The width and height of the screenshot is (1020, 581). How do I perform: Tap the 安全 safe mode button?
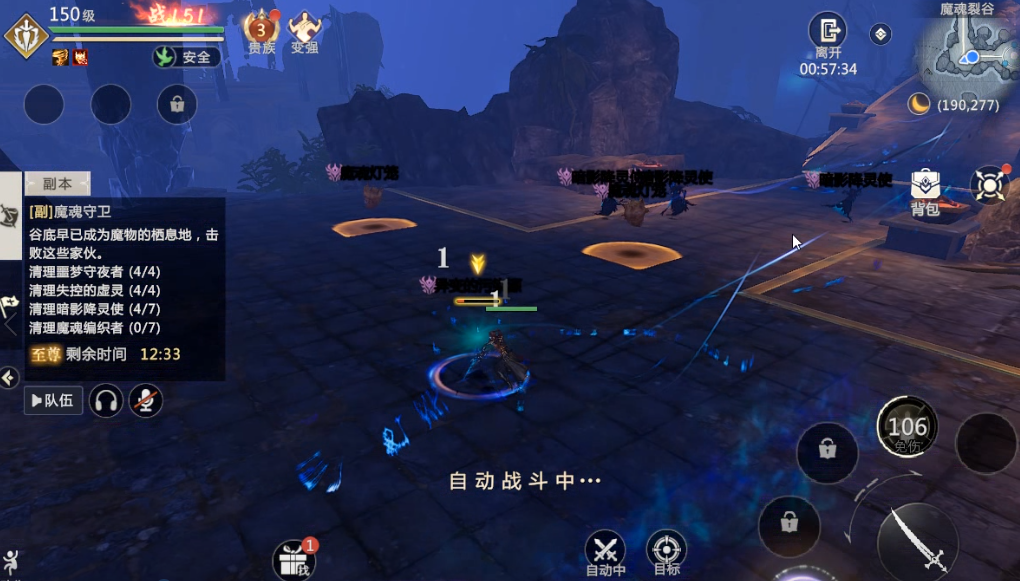coord(187,57)
